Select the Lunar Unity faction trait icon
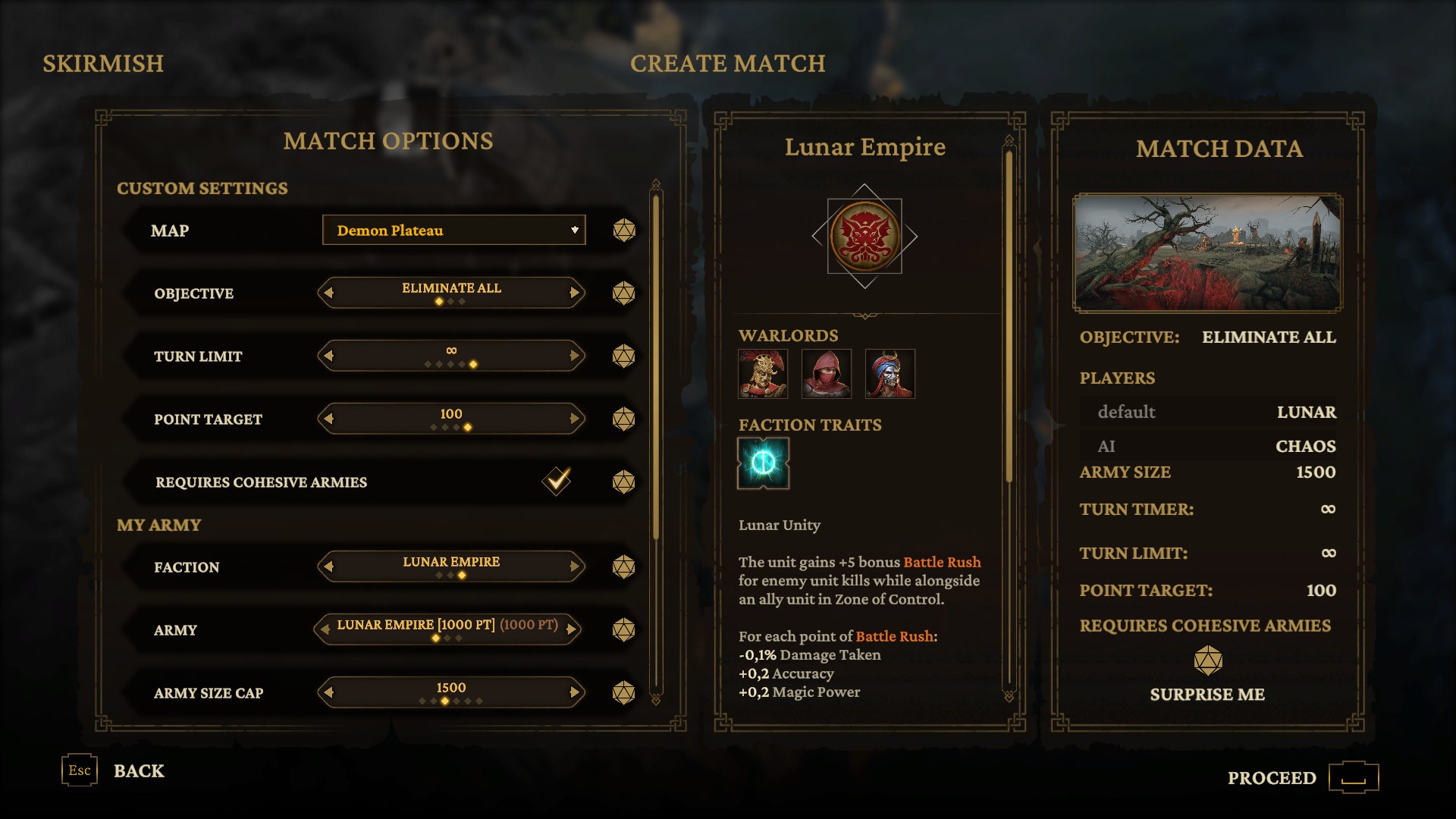 coord(764,463)
